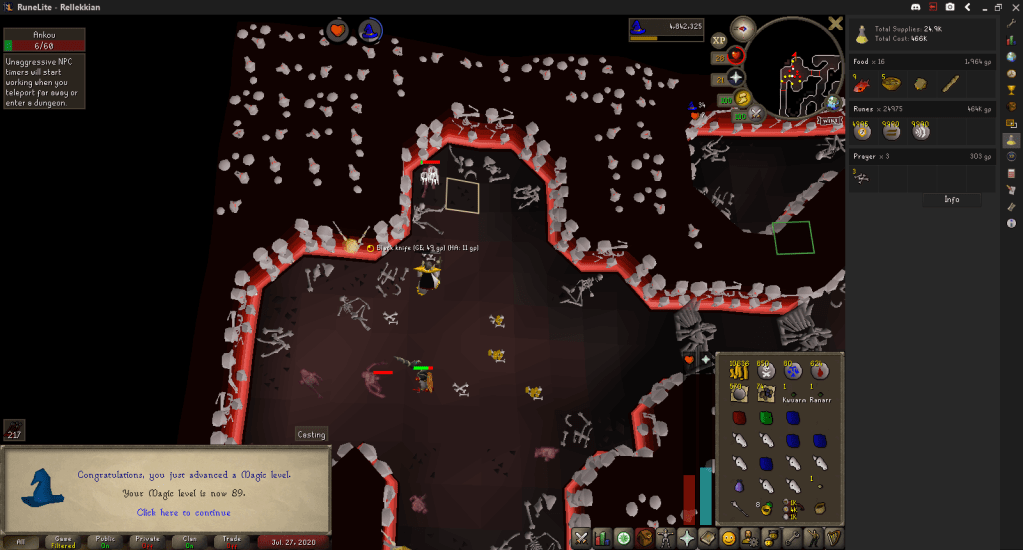Click the Info button in supplies panel
This screenshot has height=550, width=1023.
click(x=951, y=199)
